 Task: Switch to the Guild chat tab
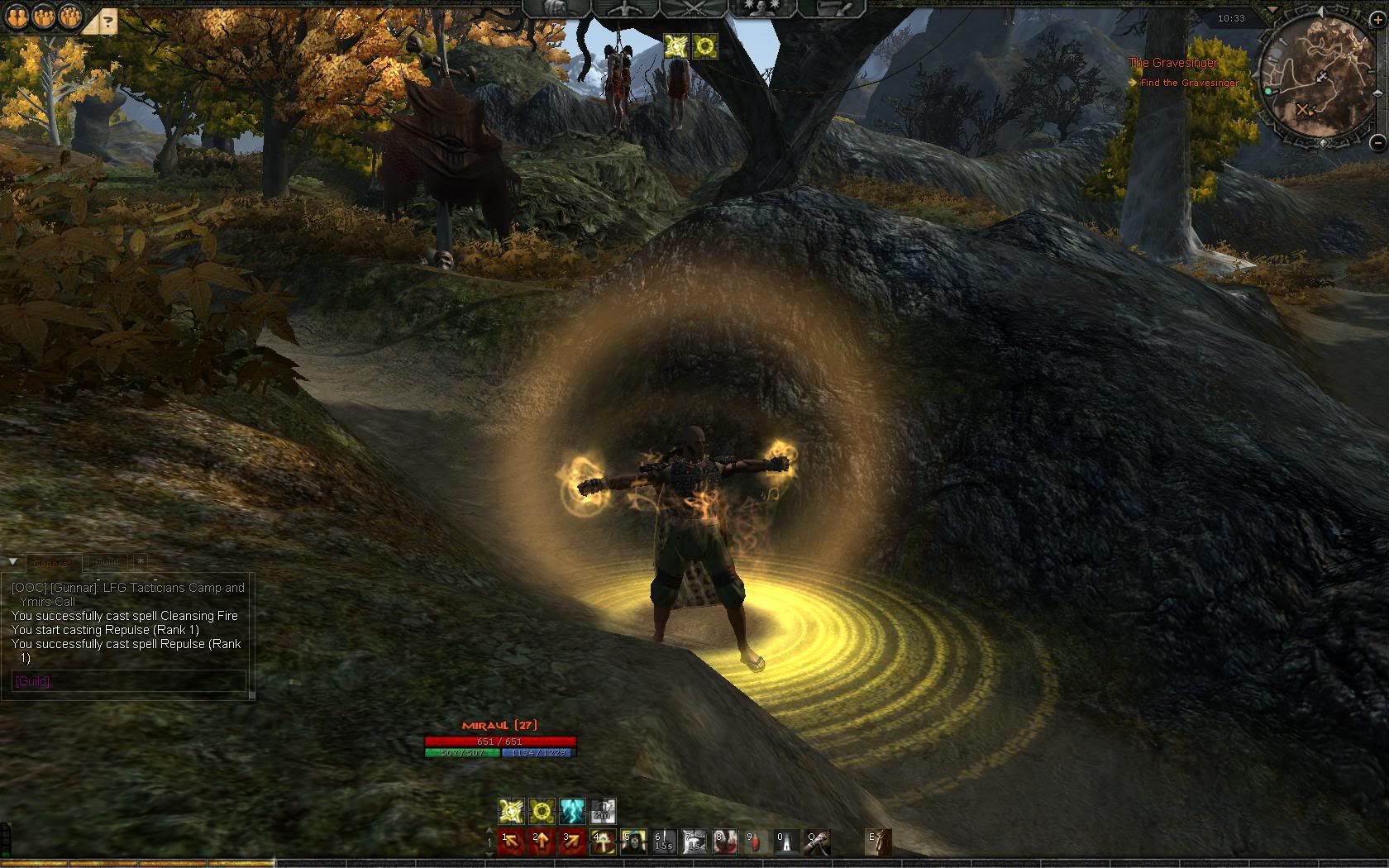point(107,562)
